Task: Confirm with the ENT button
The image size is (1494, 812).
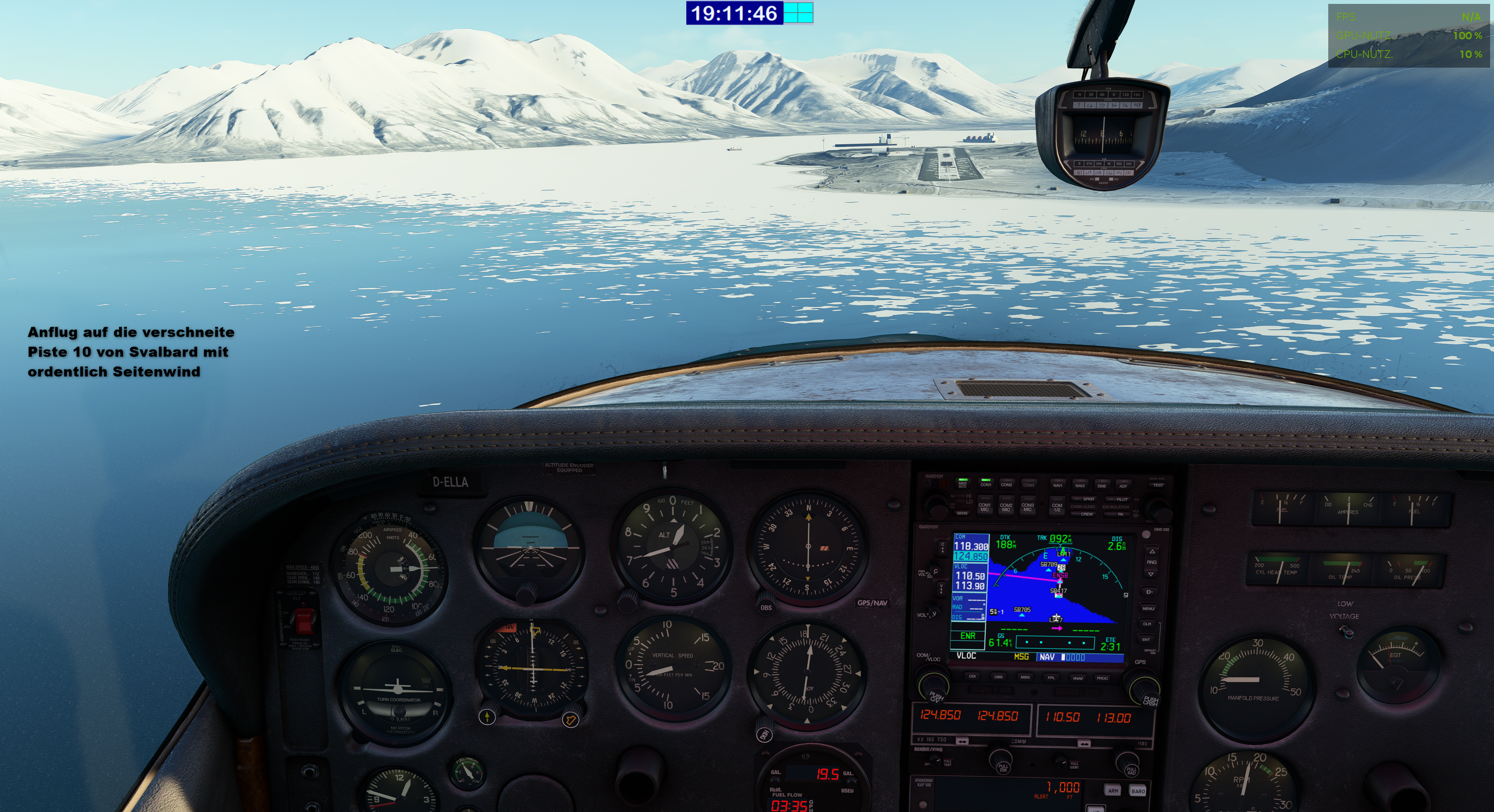Action: 1146,640
